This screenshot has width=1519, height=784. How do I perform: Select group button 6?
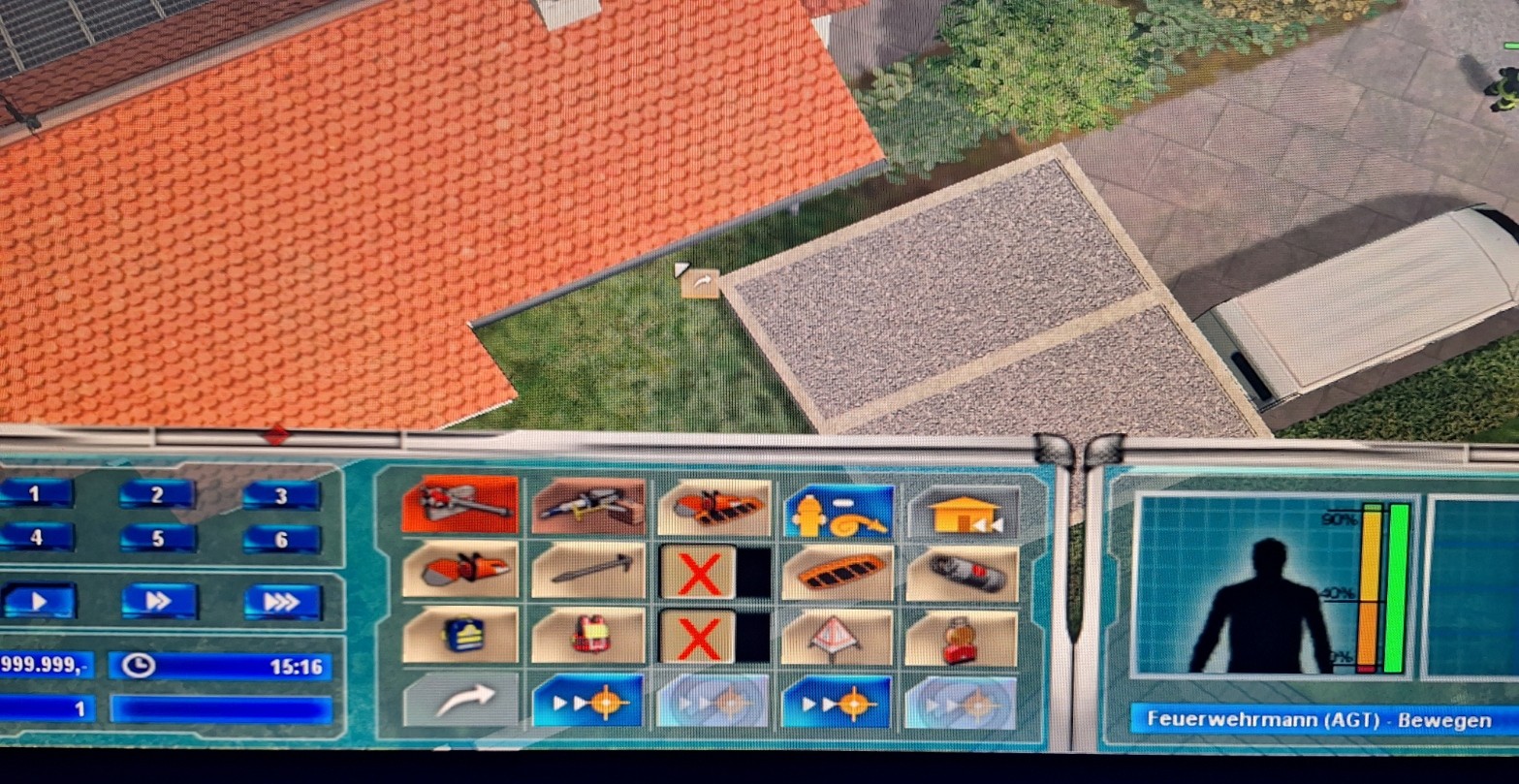[x=281, y=539]
